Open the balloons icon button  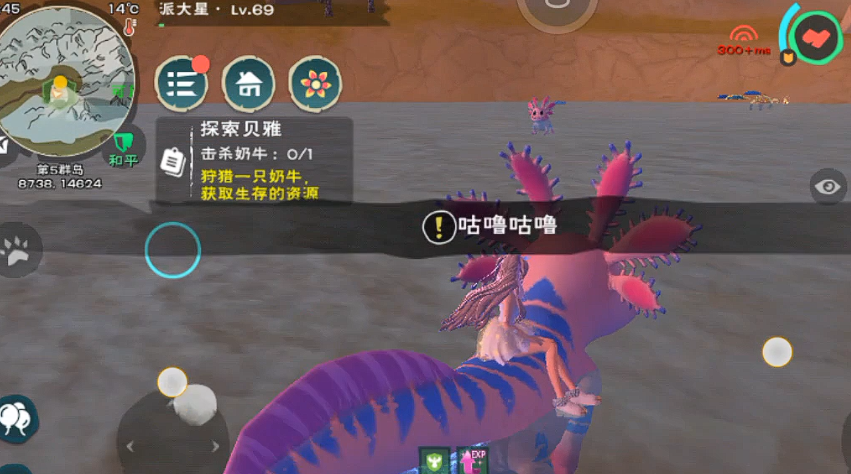point(15,418)
